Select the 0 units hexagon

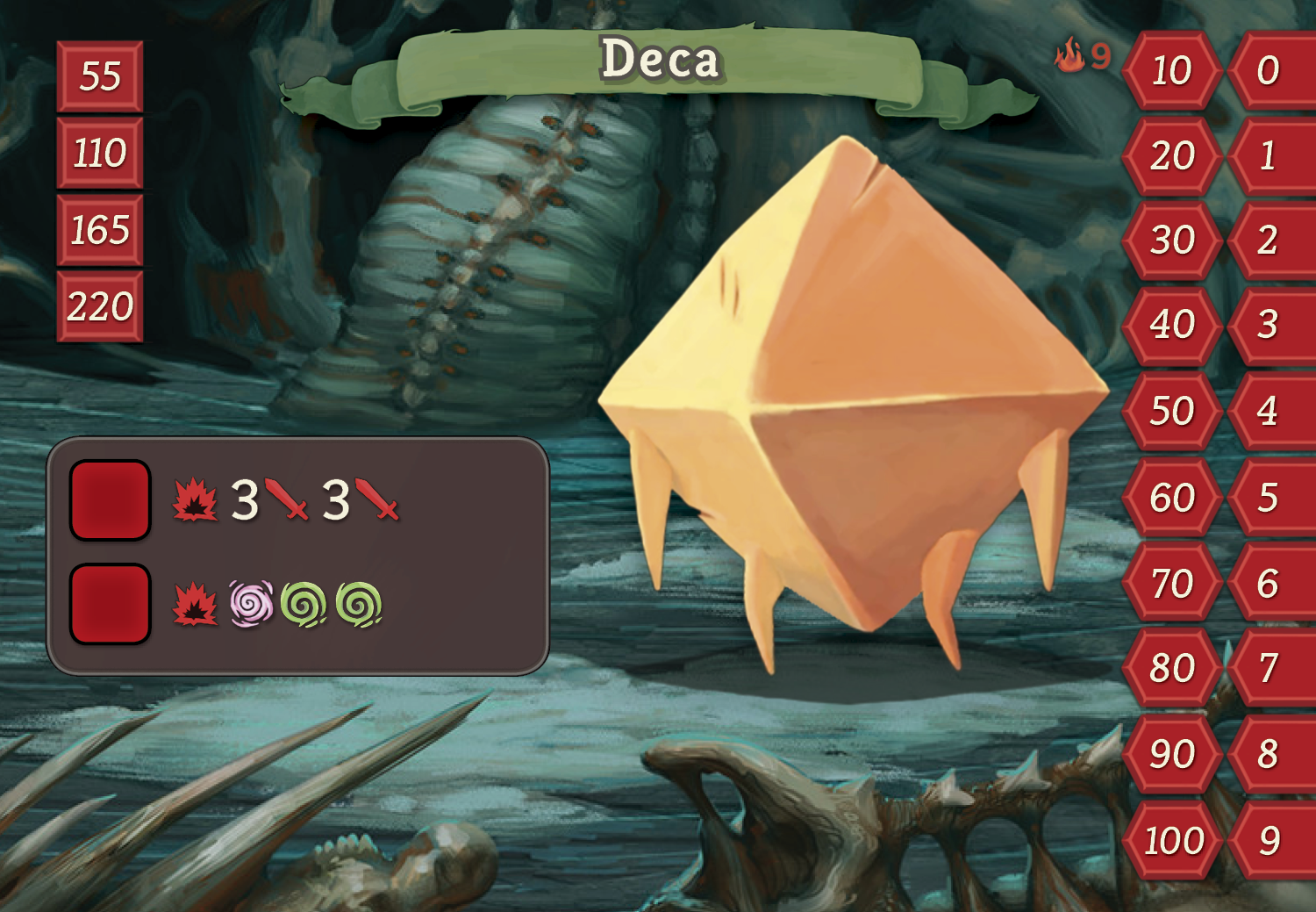pyautogui.click(x=1269, y=70)
